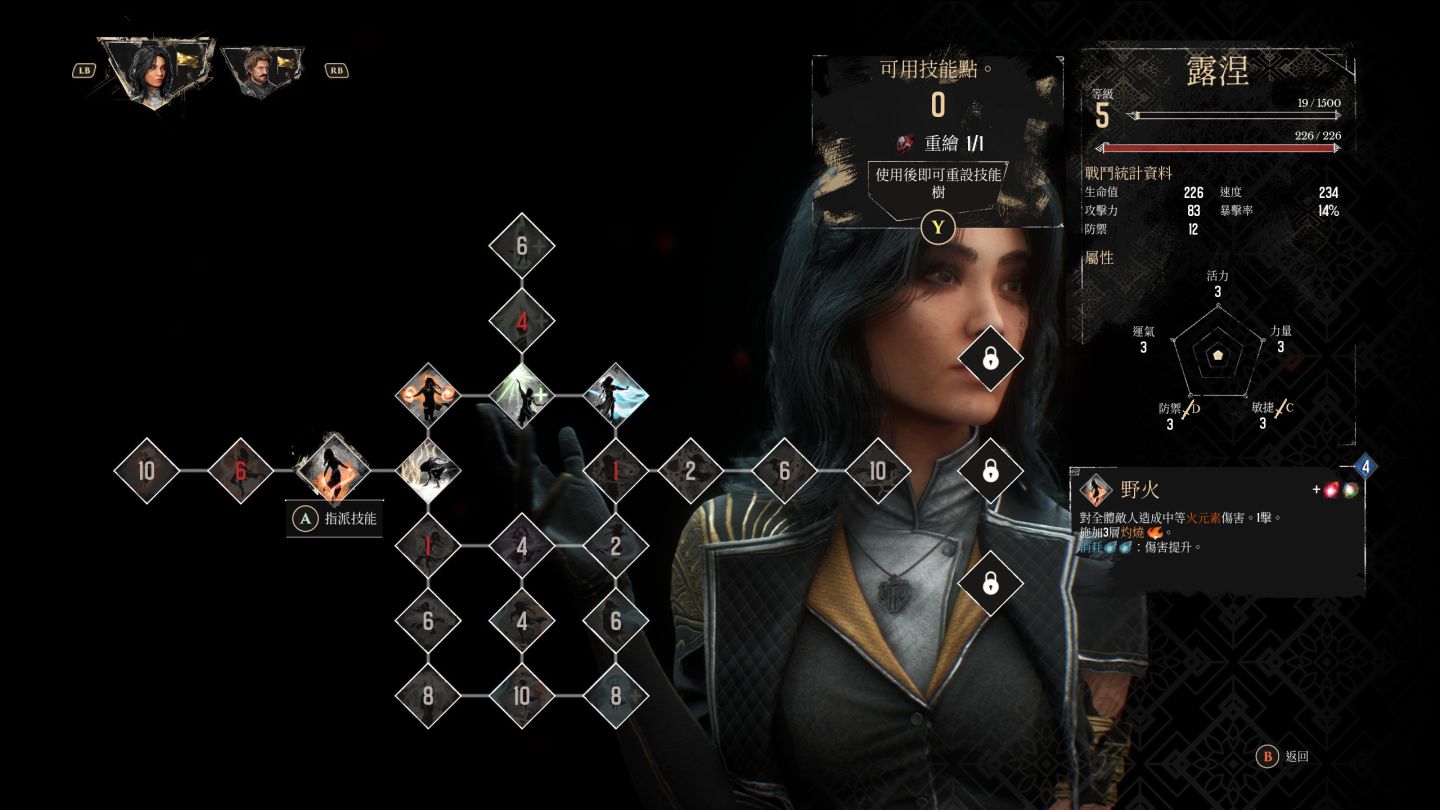Unlock the locked node with red 6

coord(240,469)
